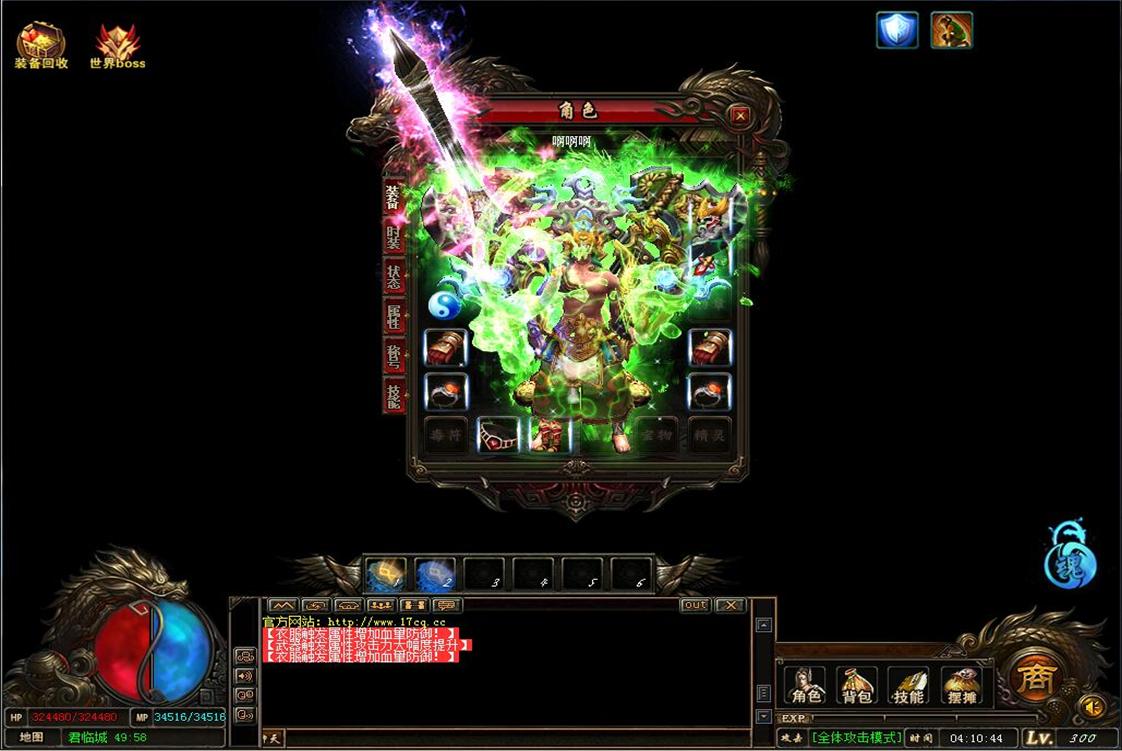
Task: Open the 地图 map button
Action: pos(31,737)
